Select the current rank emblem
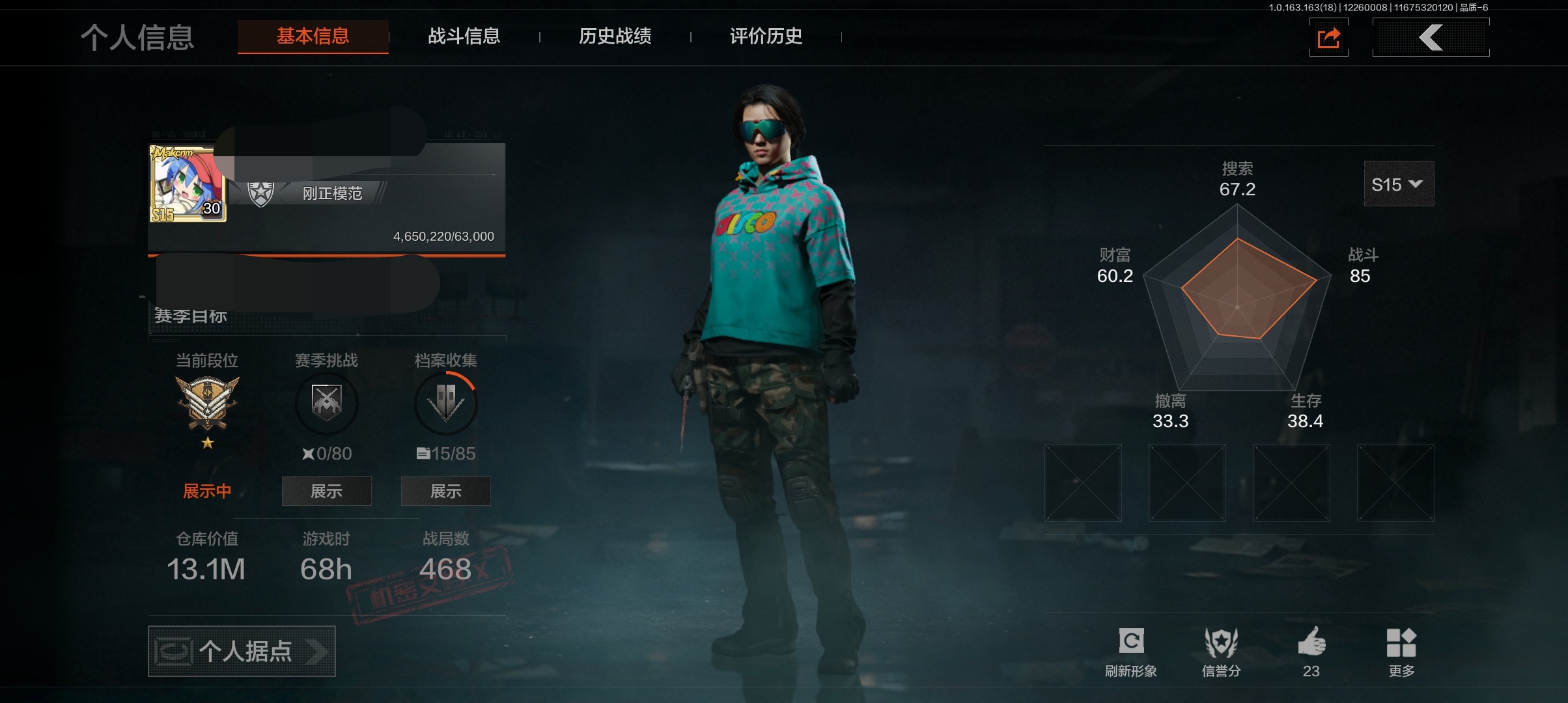This screenshot has width=1568, height=703. point(207,404)
